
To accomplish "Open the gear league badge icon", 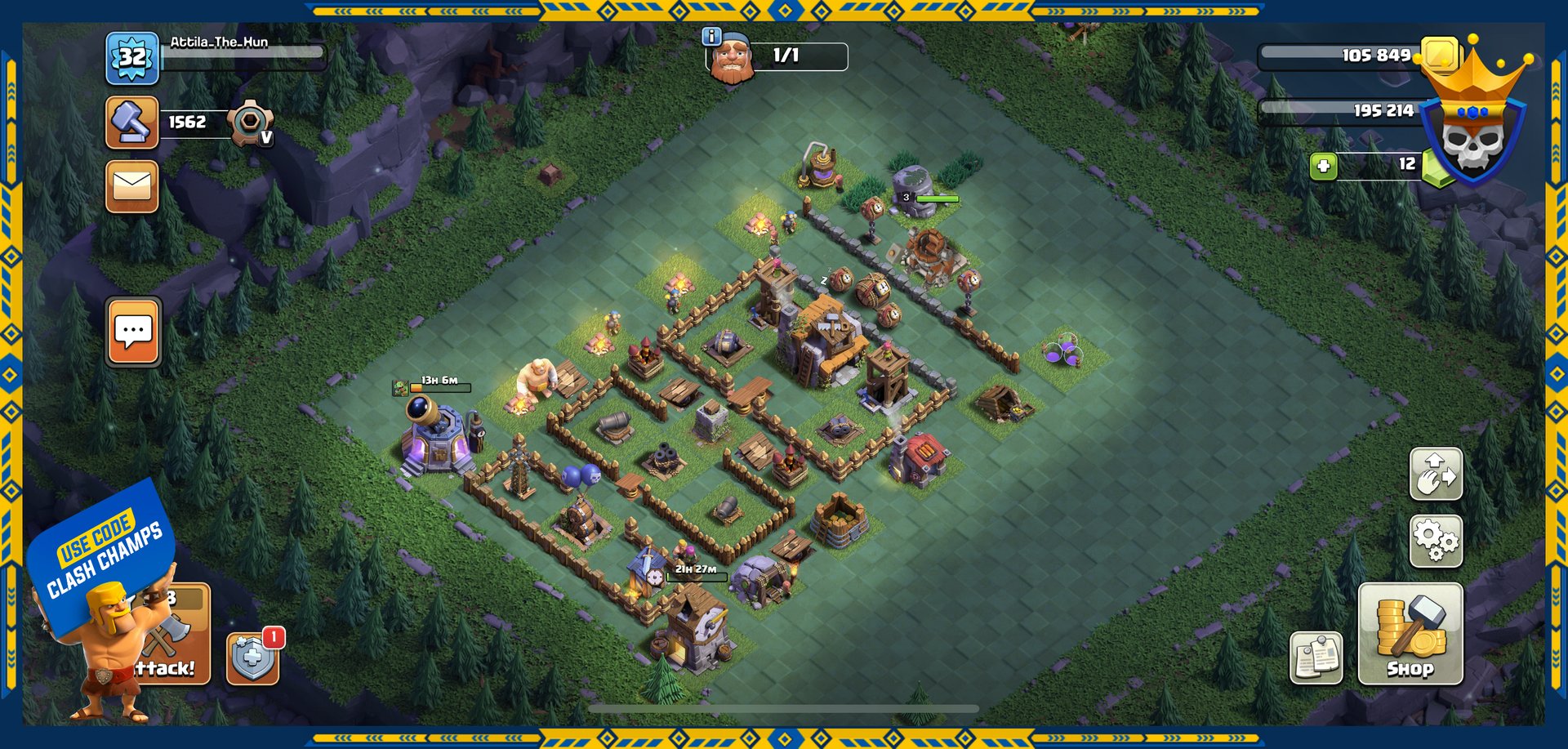I will tap(249, 123).
